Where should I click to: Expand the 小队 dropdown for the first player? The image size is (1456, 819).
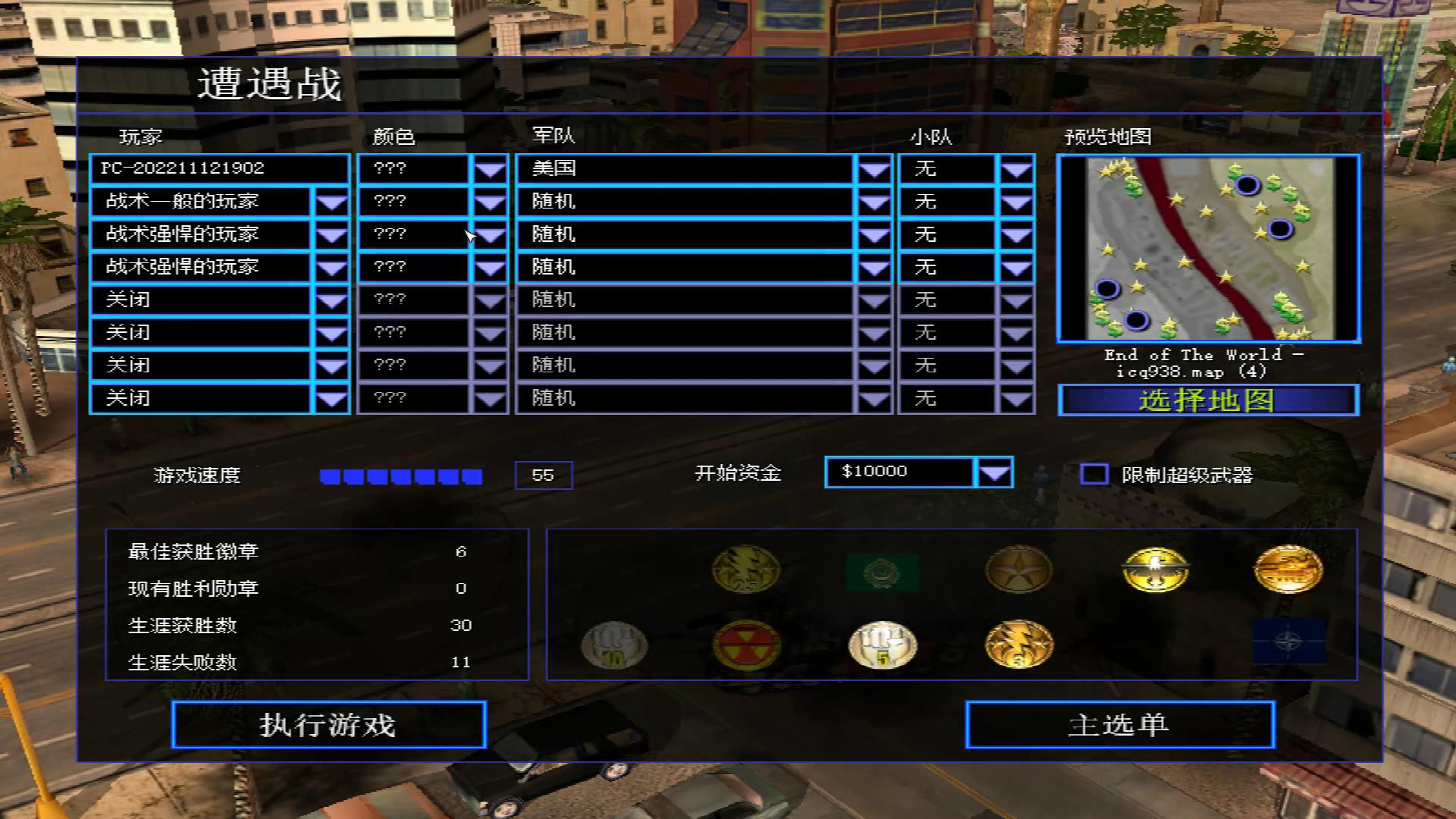point(1016,168)
